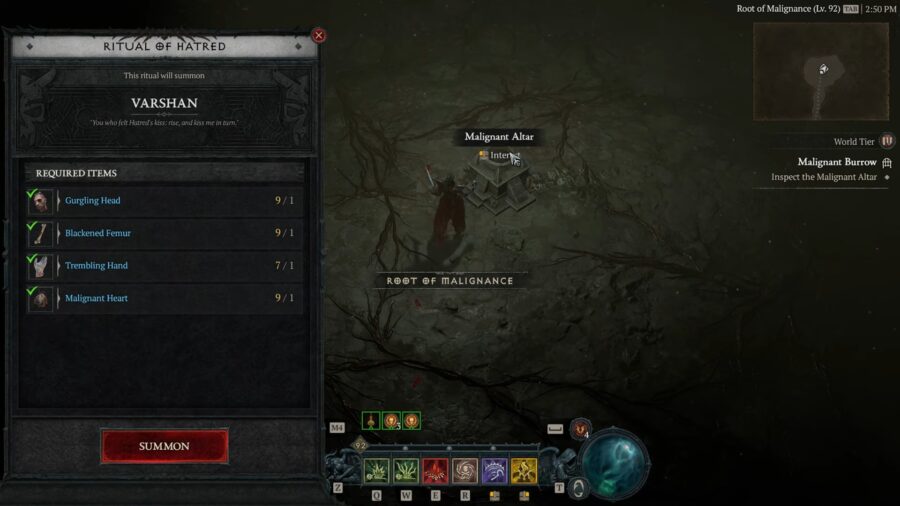The image size is (900, 506).
Task: Activate the first green burst skill
Action: click(x=376, y=471)
